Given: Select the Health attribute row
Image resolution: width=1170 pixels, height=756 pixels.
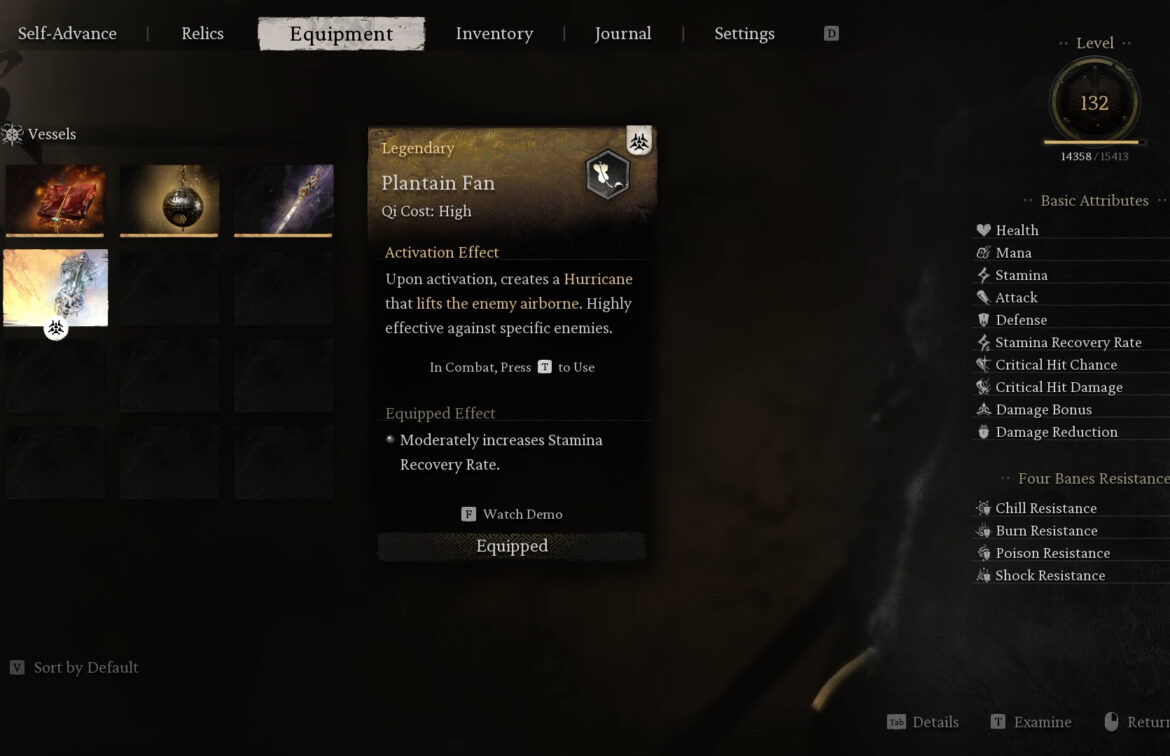Looking at the screenshot, I should 1017,230.
